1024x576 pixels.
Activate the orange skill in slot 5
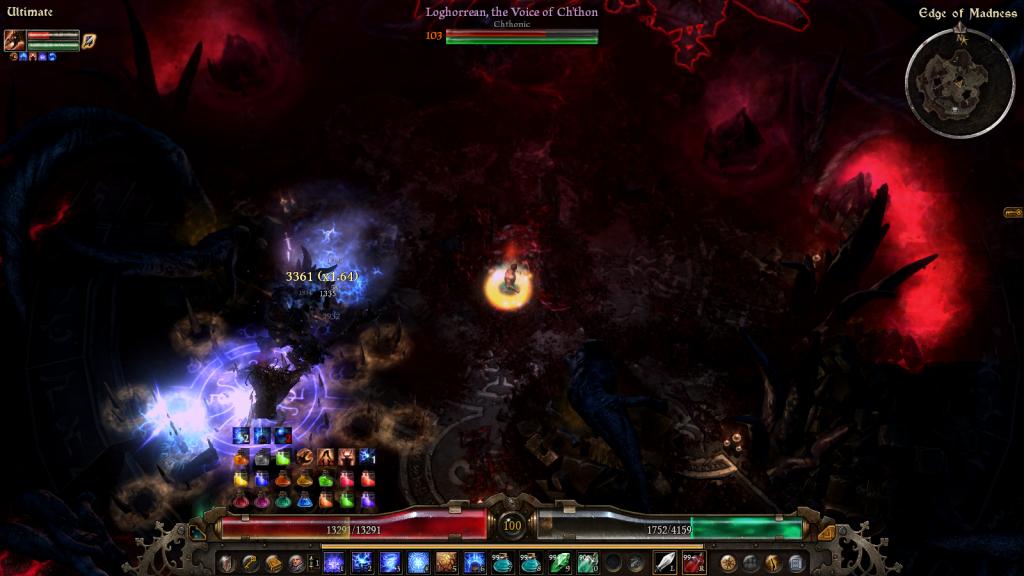pyautogui.click(x=446, y=562)
